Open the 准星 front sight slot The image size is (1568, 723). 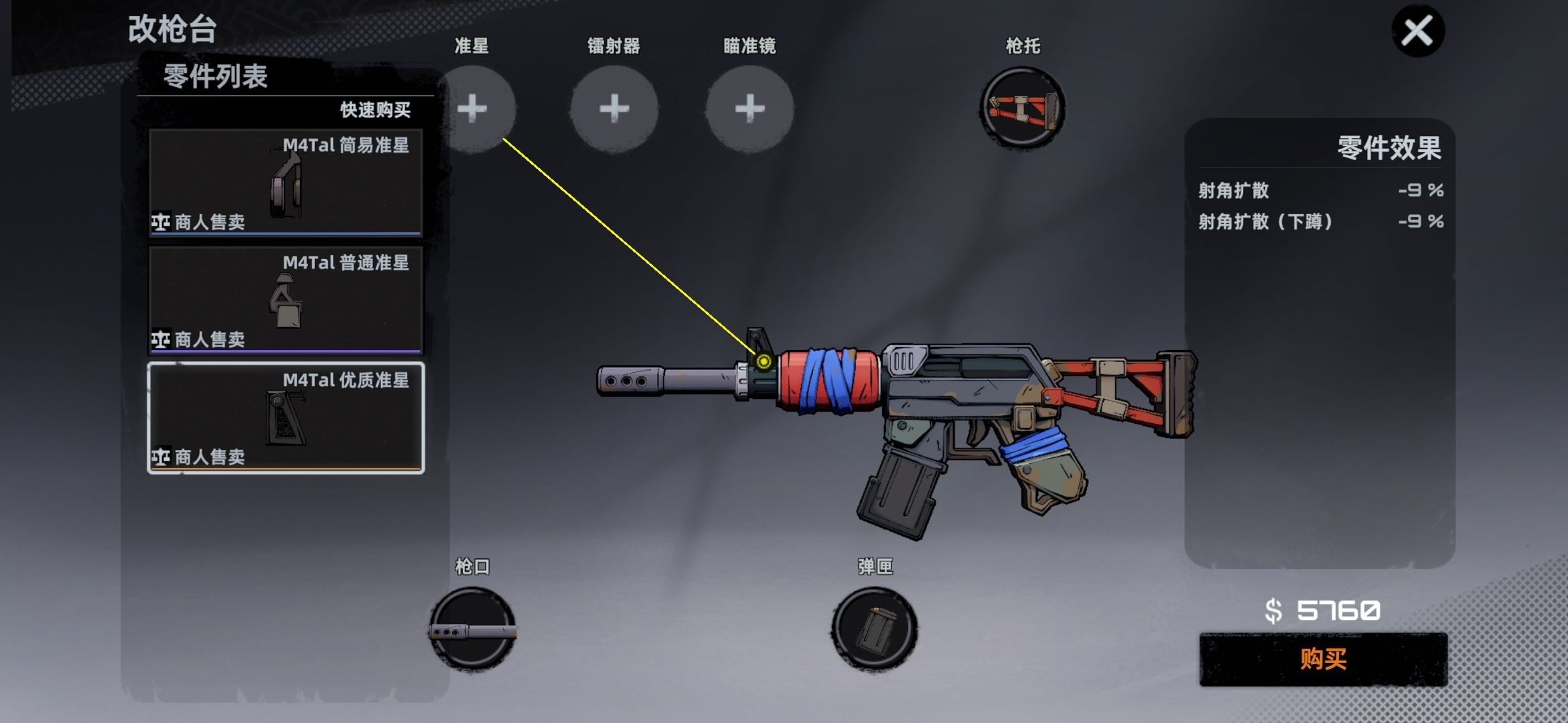[474, 108]
